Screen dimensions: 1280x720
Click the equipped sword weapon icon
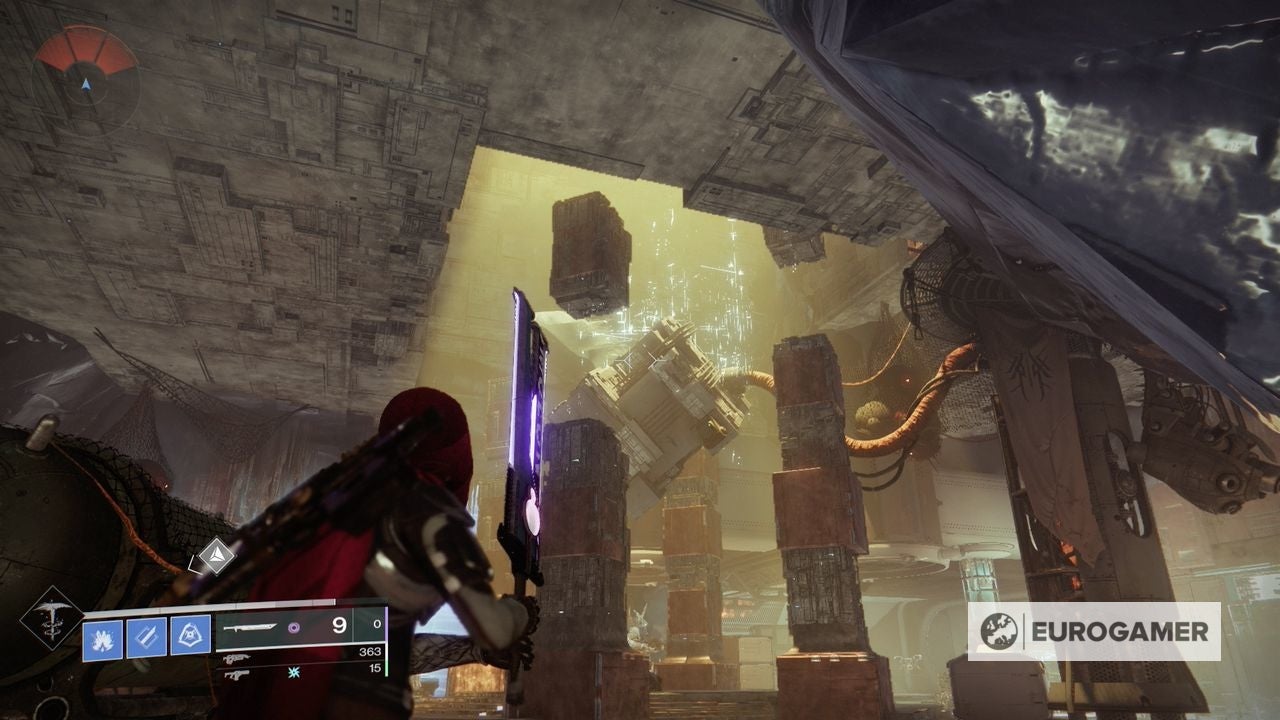249,628
